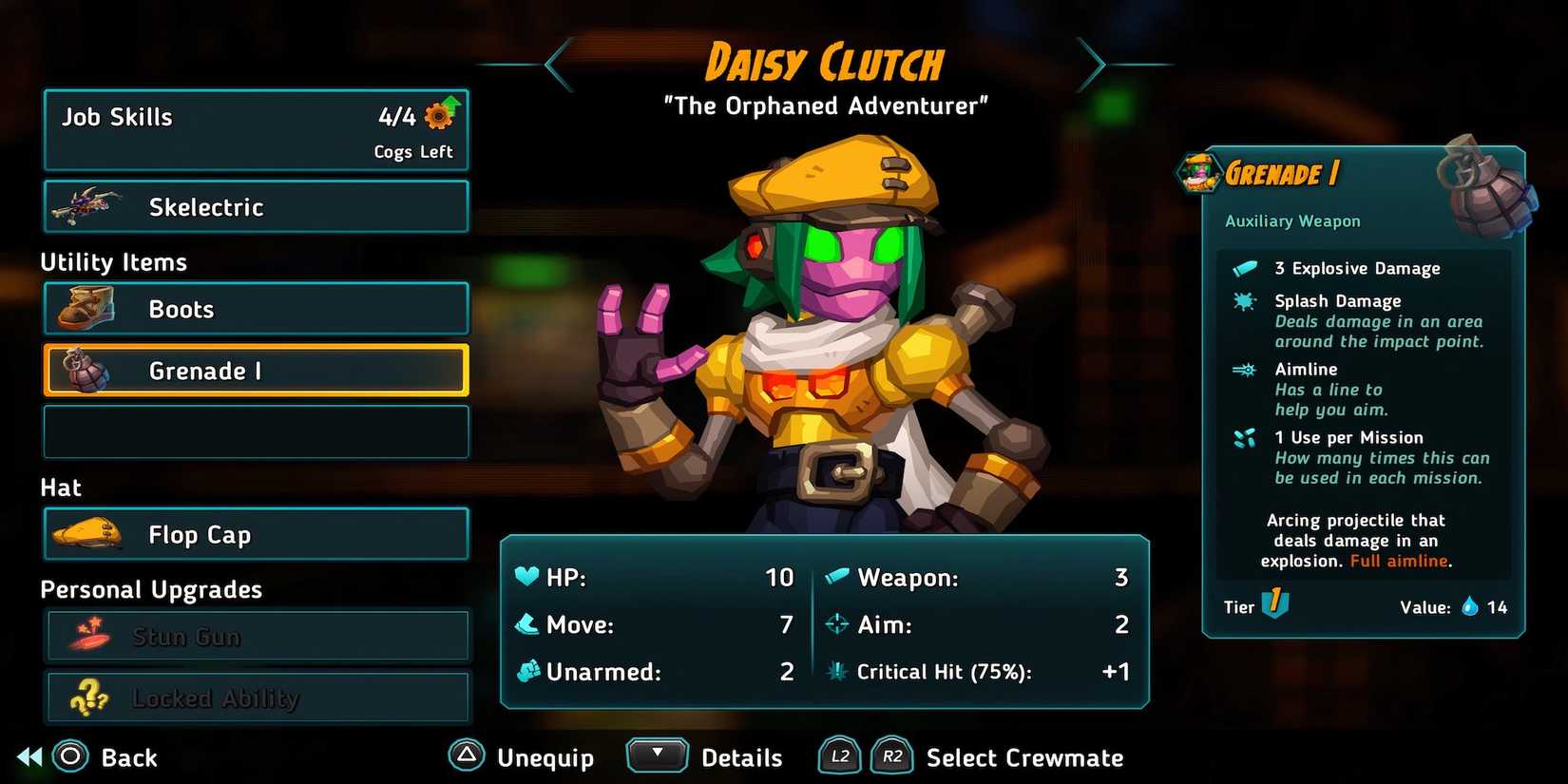Click the Back button
The image size is (1568, 784).
pyautogui.click(x=95, y=757)
